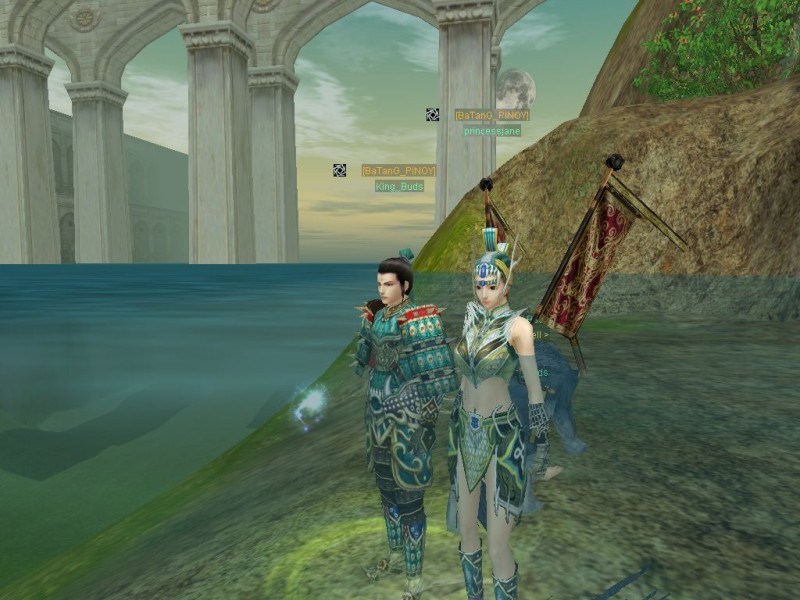Select the King_Buds player nameplate
Viewport: 800px width, 600px height.
point(399,186)
